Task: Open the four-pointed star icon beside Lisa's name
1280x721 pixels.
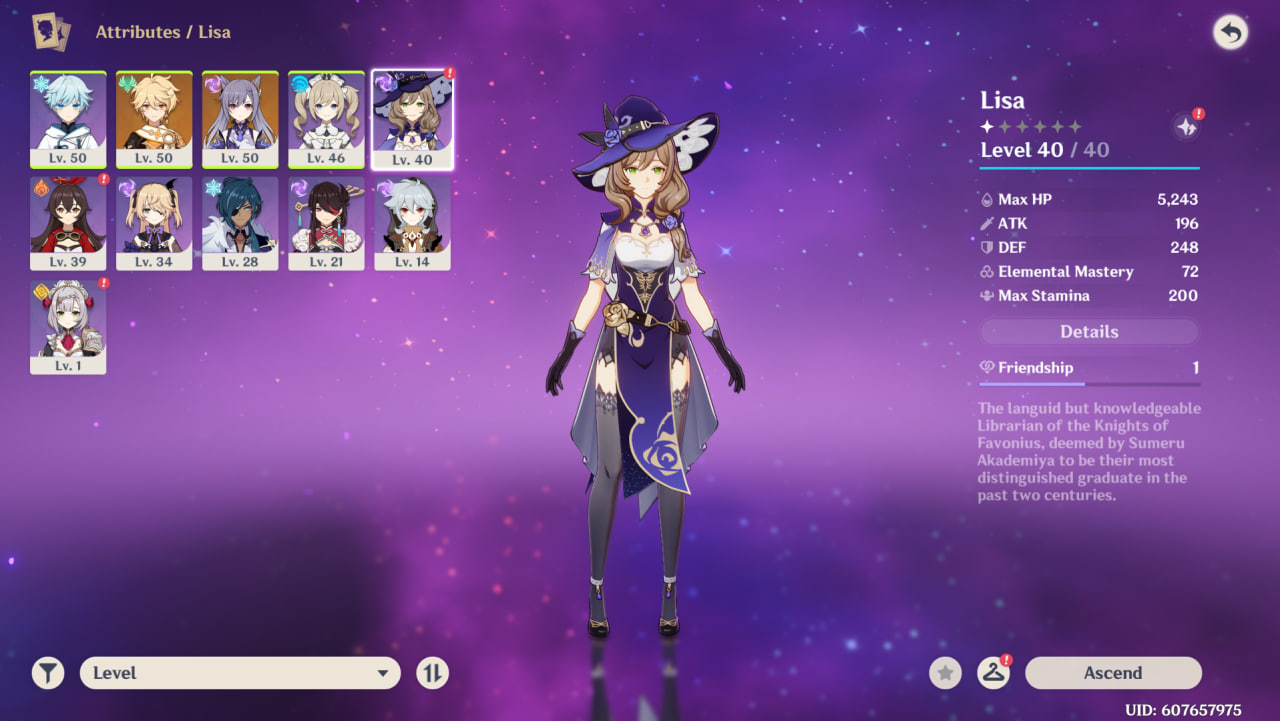Action: click(x=1186, y=127)
